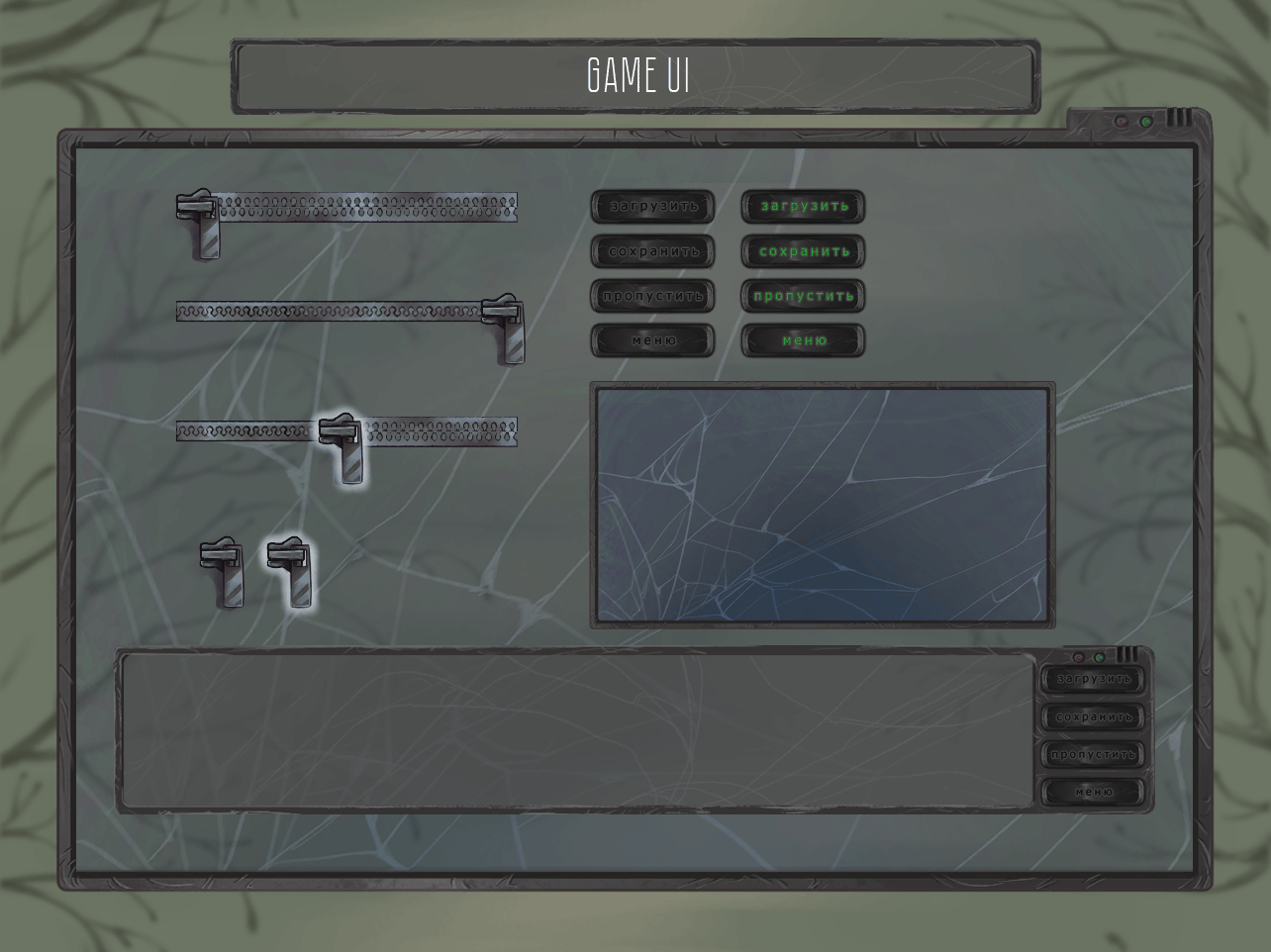The height and width of the screenshot is (952, 1271).
Task: Select пропустить beside the dialogue text box
Action: coord(1093,754)
